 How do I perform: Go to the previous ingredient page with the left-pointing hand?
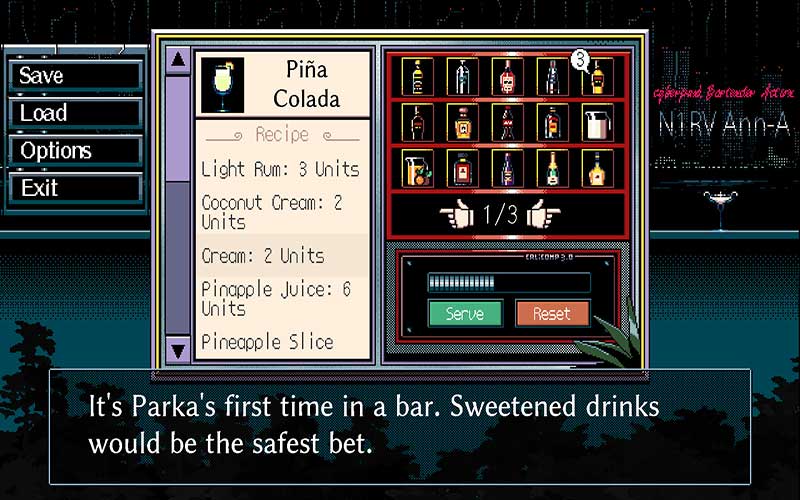(454, 213)
